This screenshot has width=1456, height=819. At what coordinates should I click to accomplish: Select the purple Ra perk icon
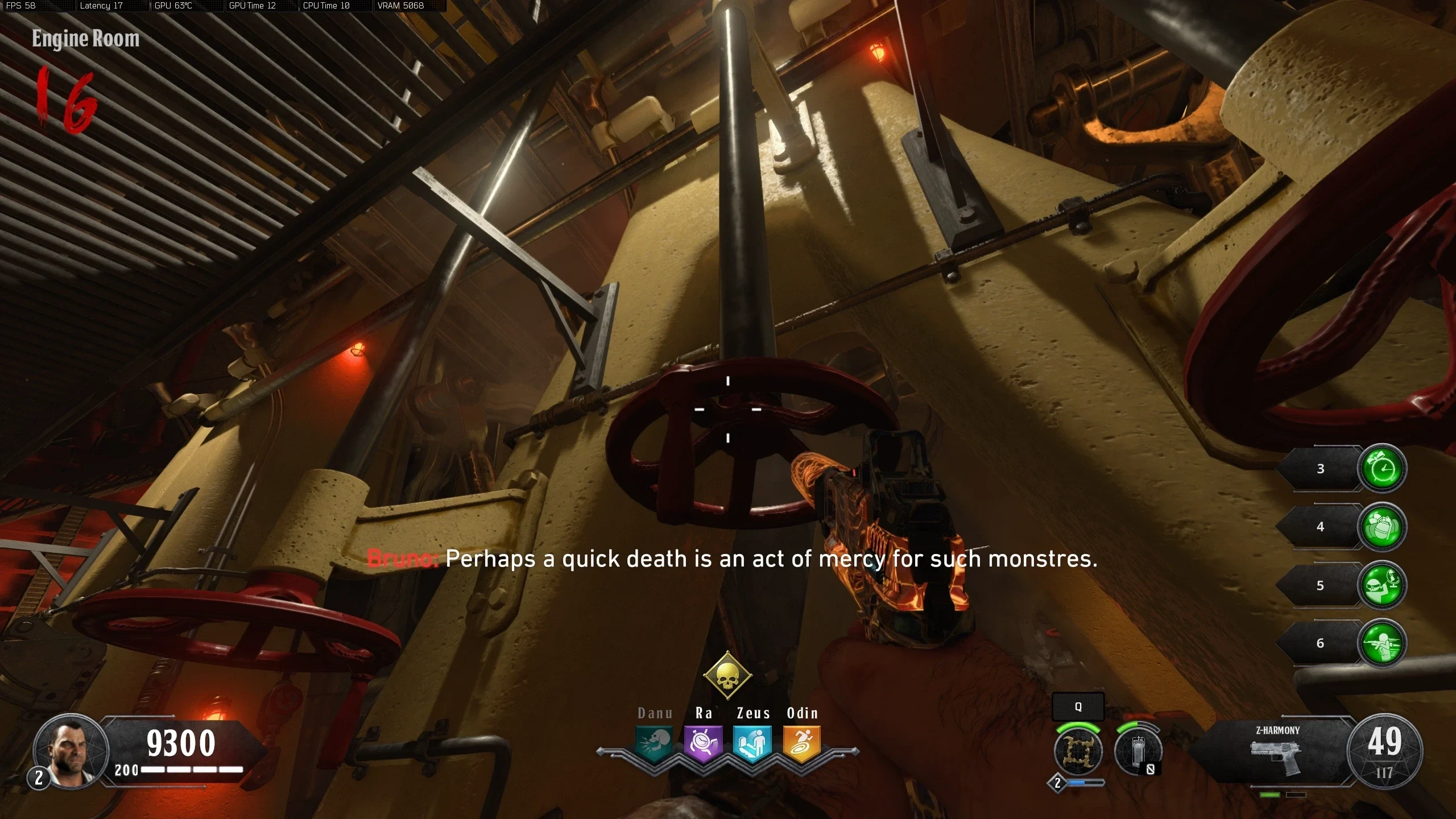coord(704,743)
